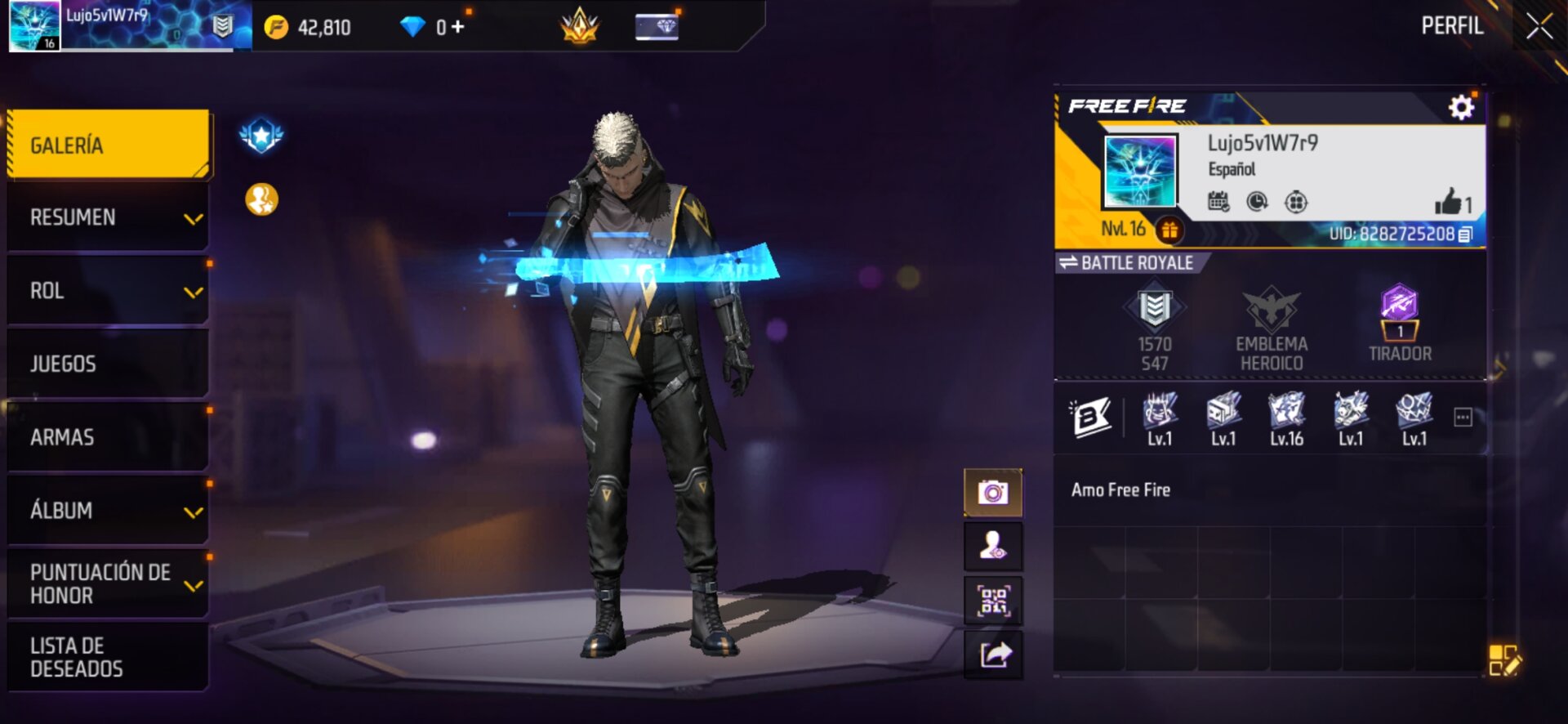The height and width of the screenshot is (724, 1568).
Task: Show the Lista de Deseados
Action: 108,657
